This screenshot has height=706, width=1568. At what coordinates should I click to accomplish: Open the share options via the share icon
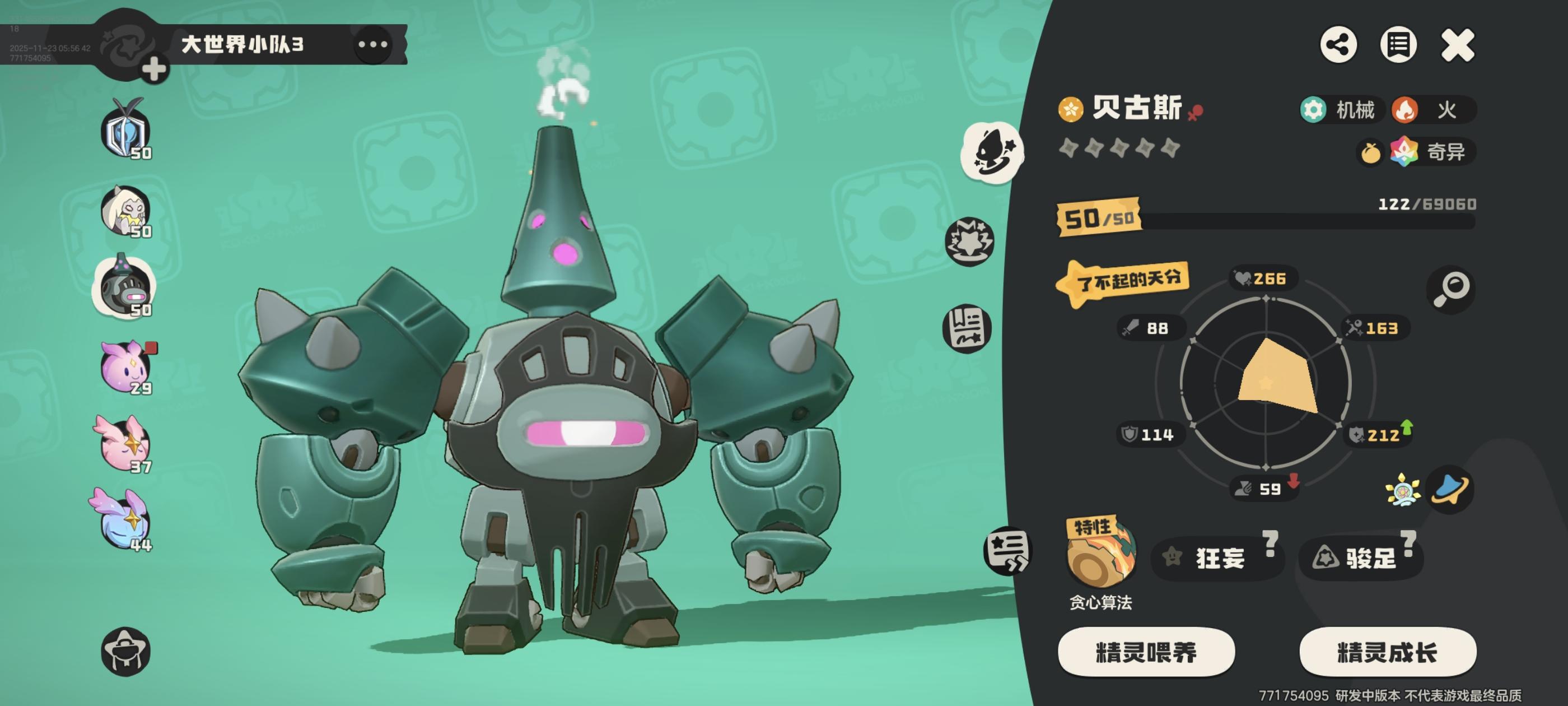tap(1337, 44)
